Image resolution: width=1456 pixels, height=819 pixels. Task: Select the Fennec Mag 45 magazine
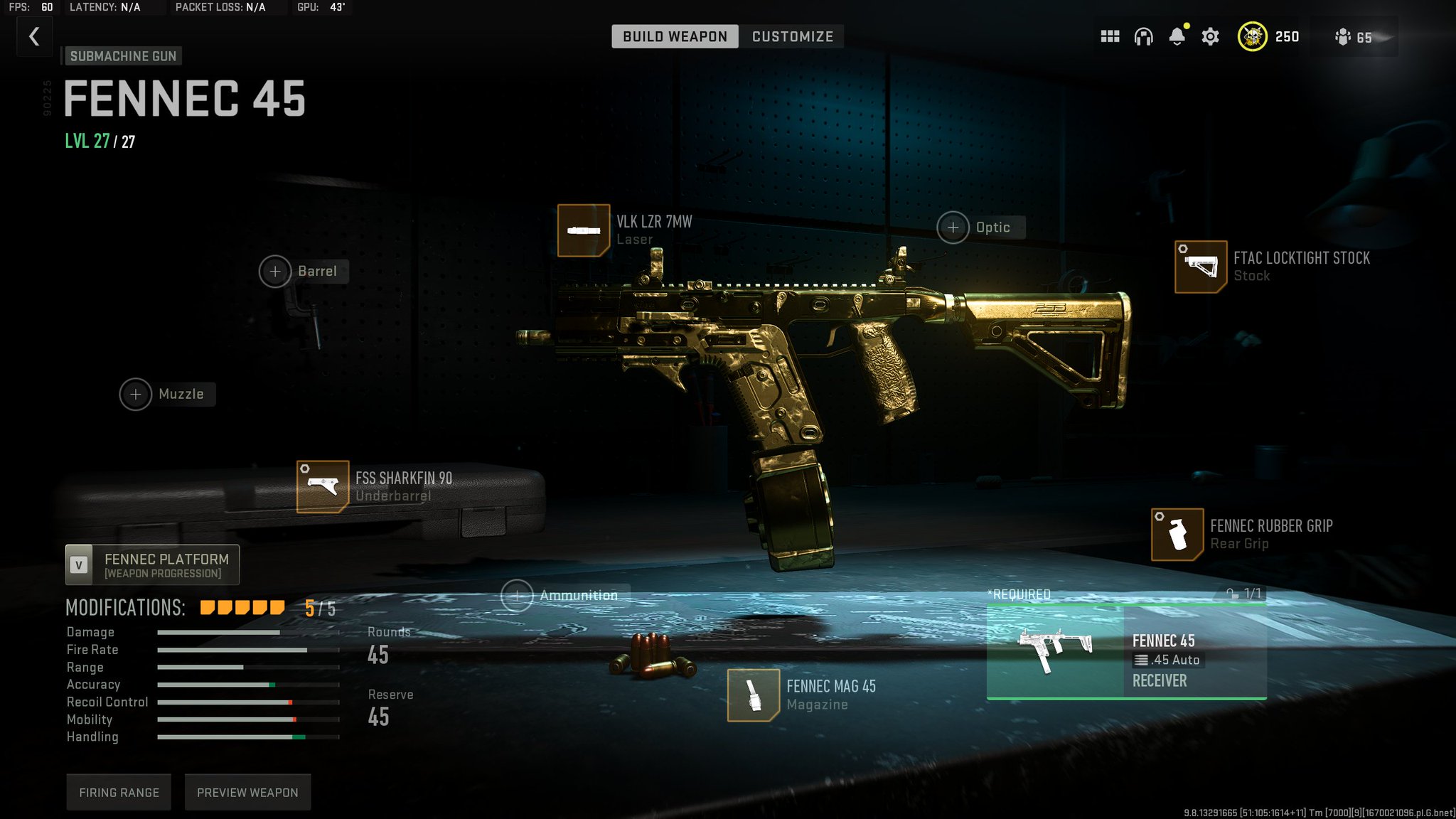tap(754, 695)
